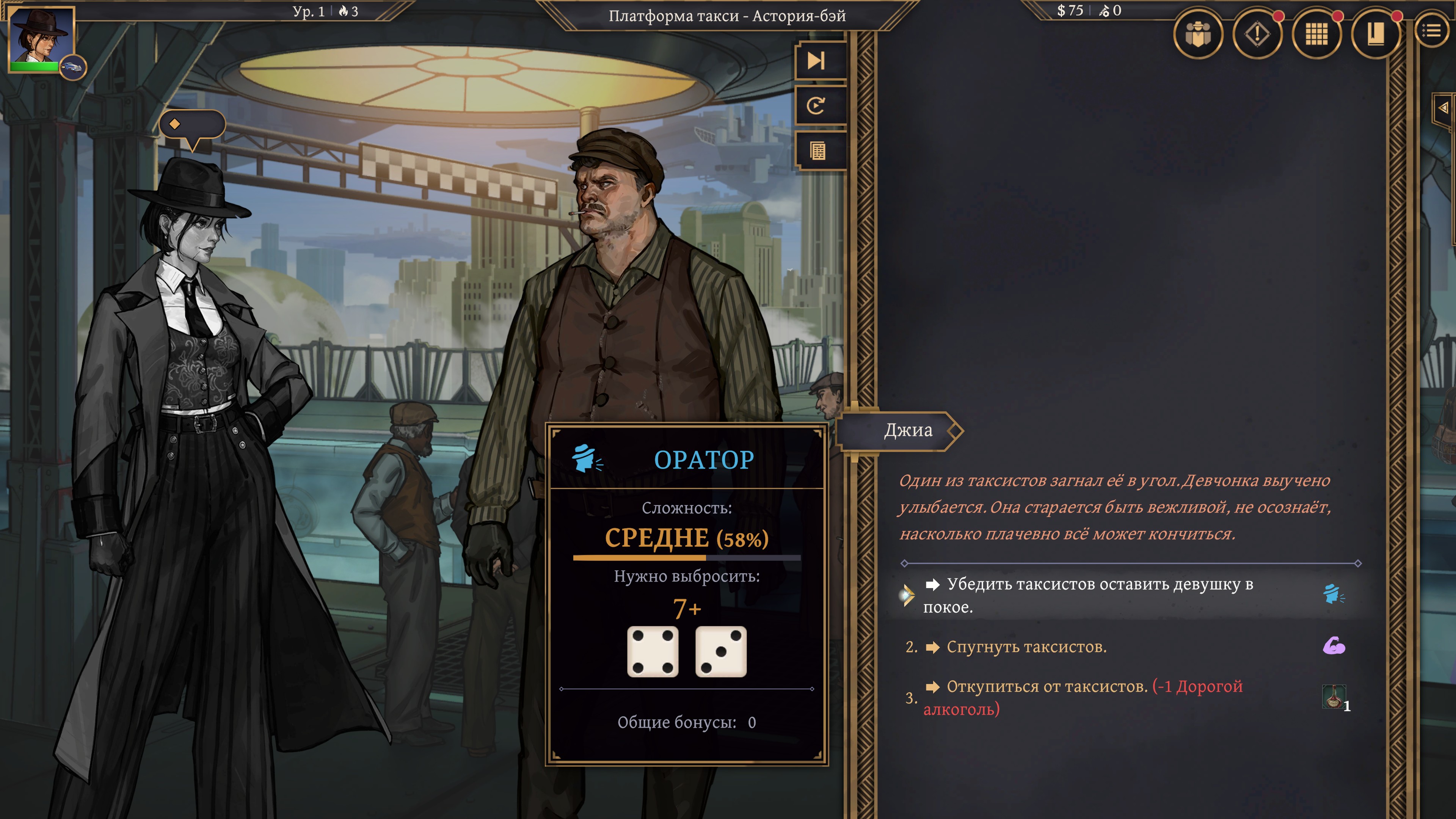Select dialogue option "Спугнуть таксистов"
The width and height of the screenshot is (1456, 819).
tap(1026, 646)
